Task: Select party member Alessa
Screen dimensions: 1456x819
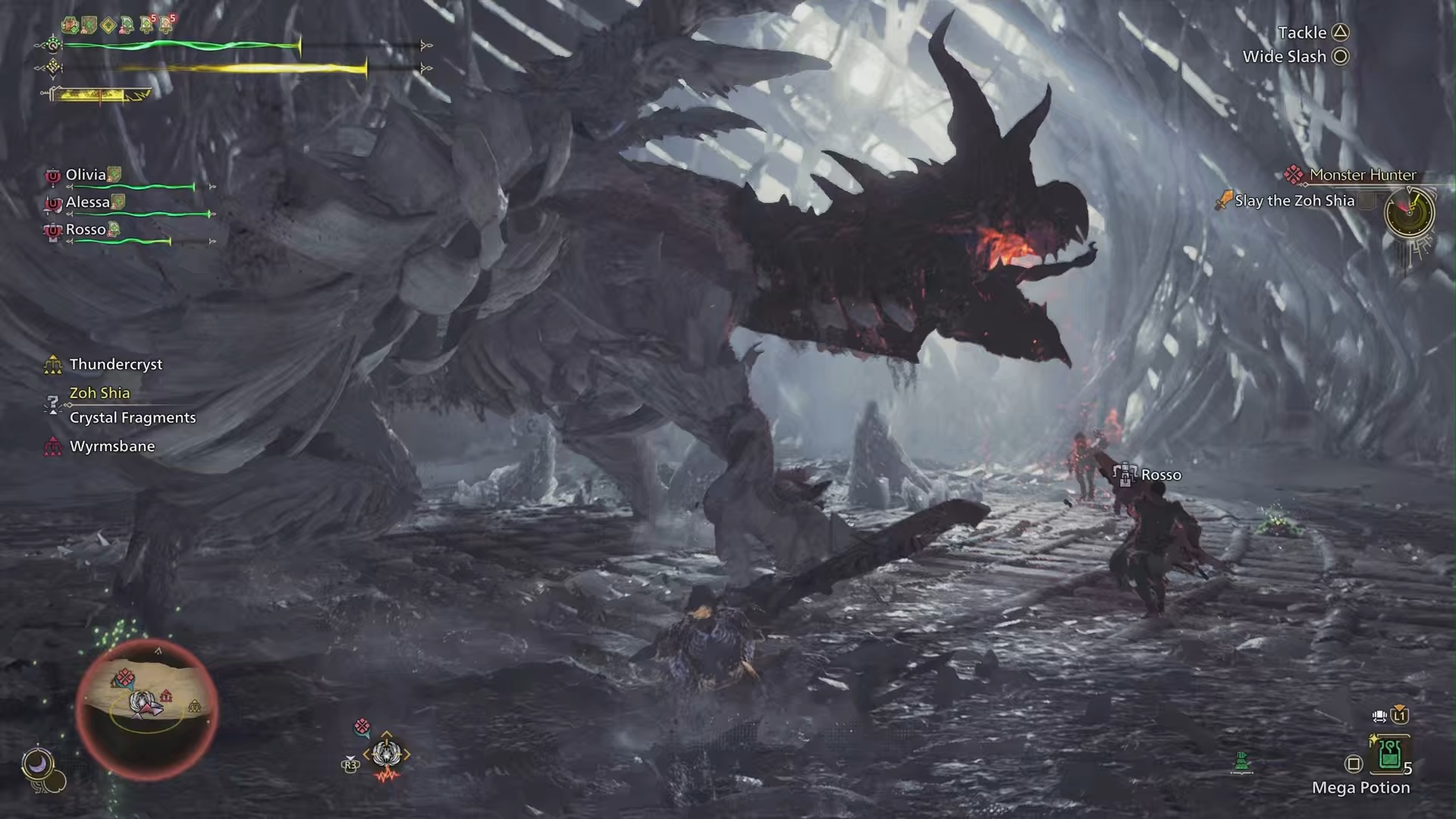Action: click(88, 202)
